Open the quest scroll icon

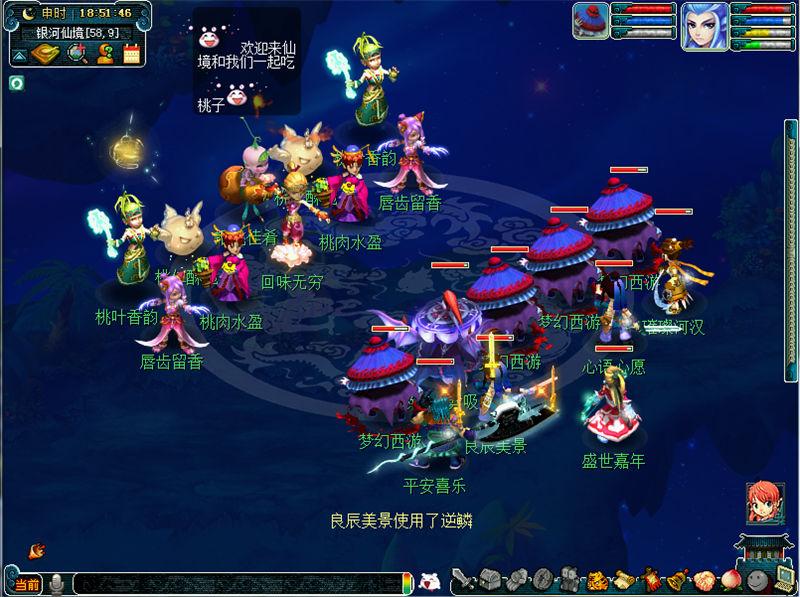click(x=623, y=580)
